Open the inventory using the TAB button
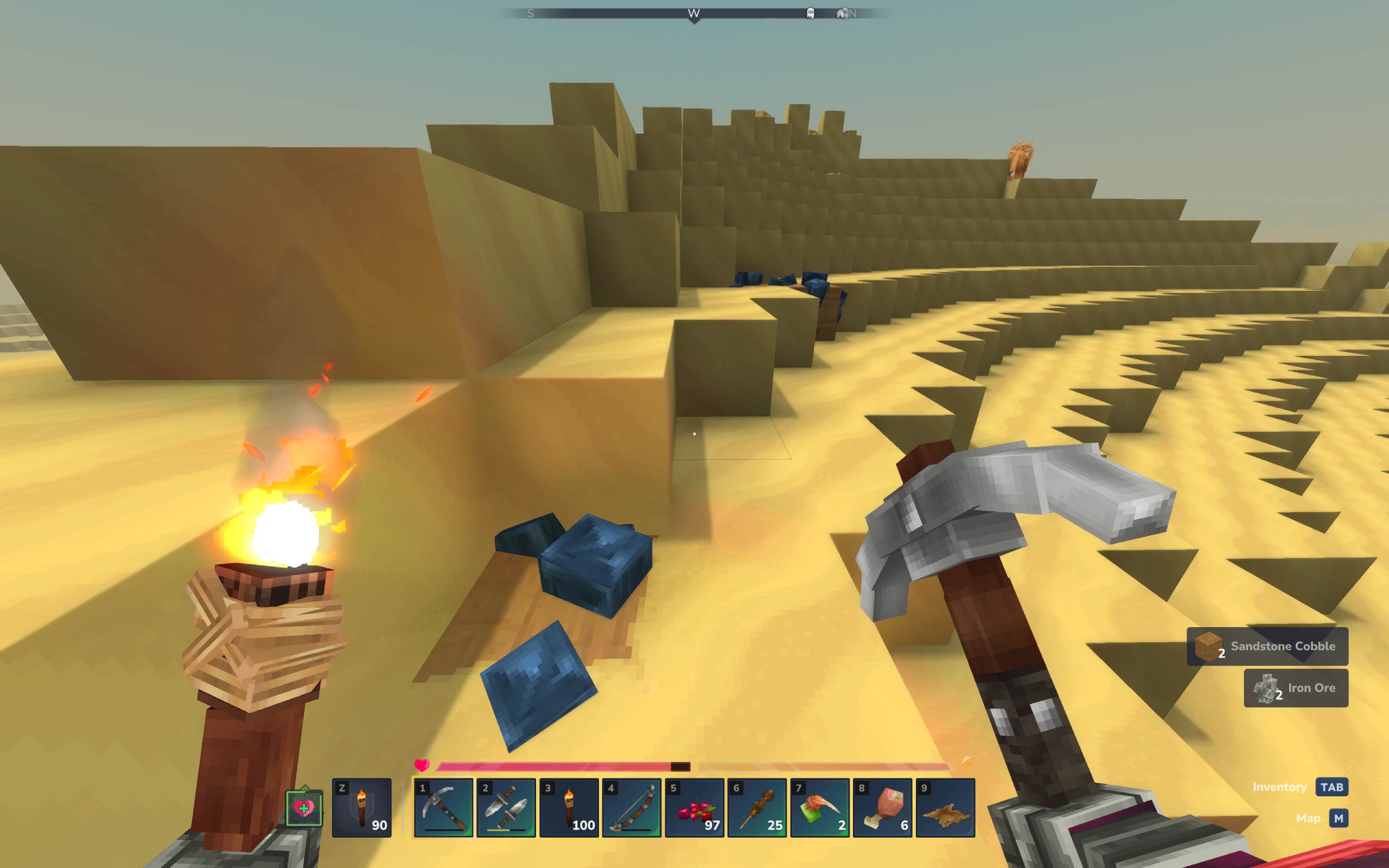 [x=1332, y=787]
